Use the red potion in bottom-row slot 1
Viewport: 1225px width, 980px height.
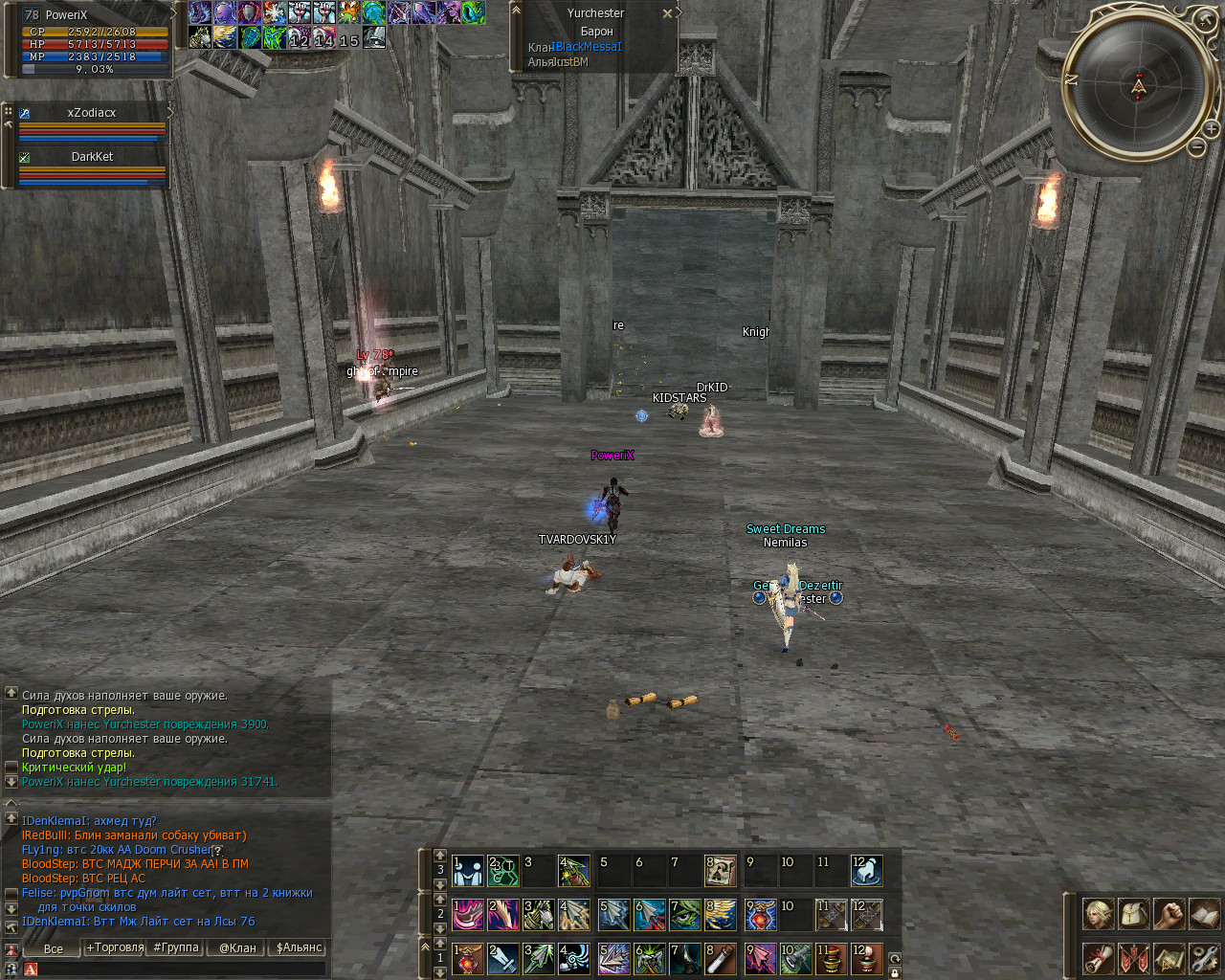point(468,958)
